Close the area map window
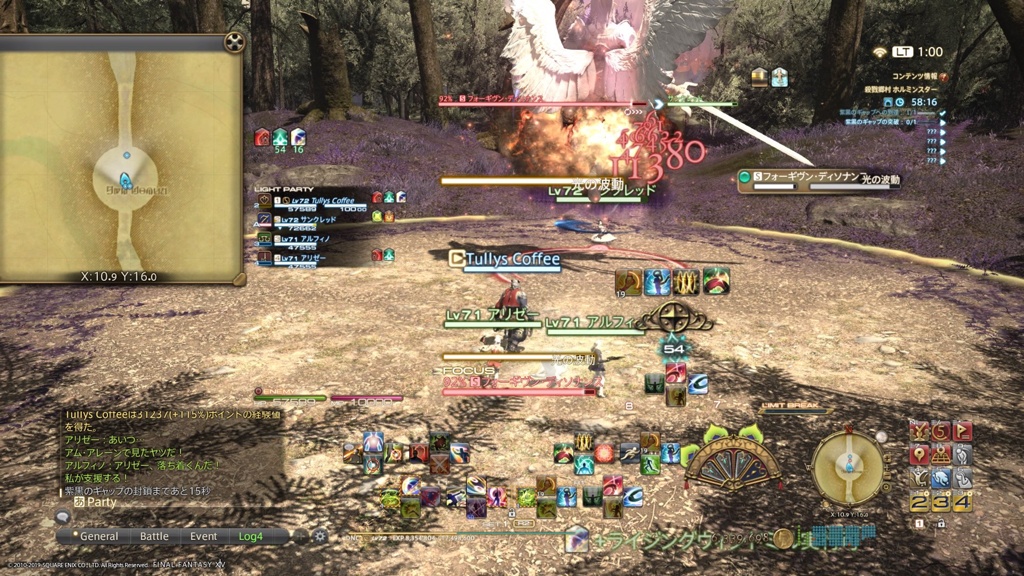Viewport: 1024px width, 576px height. click(x=233, y=42)
